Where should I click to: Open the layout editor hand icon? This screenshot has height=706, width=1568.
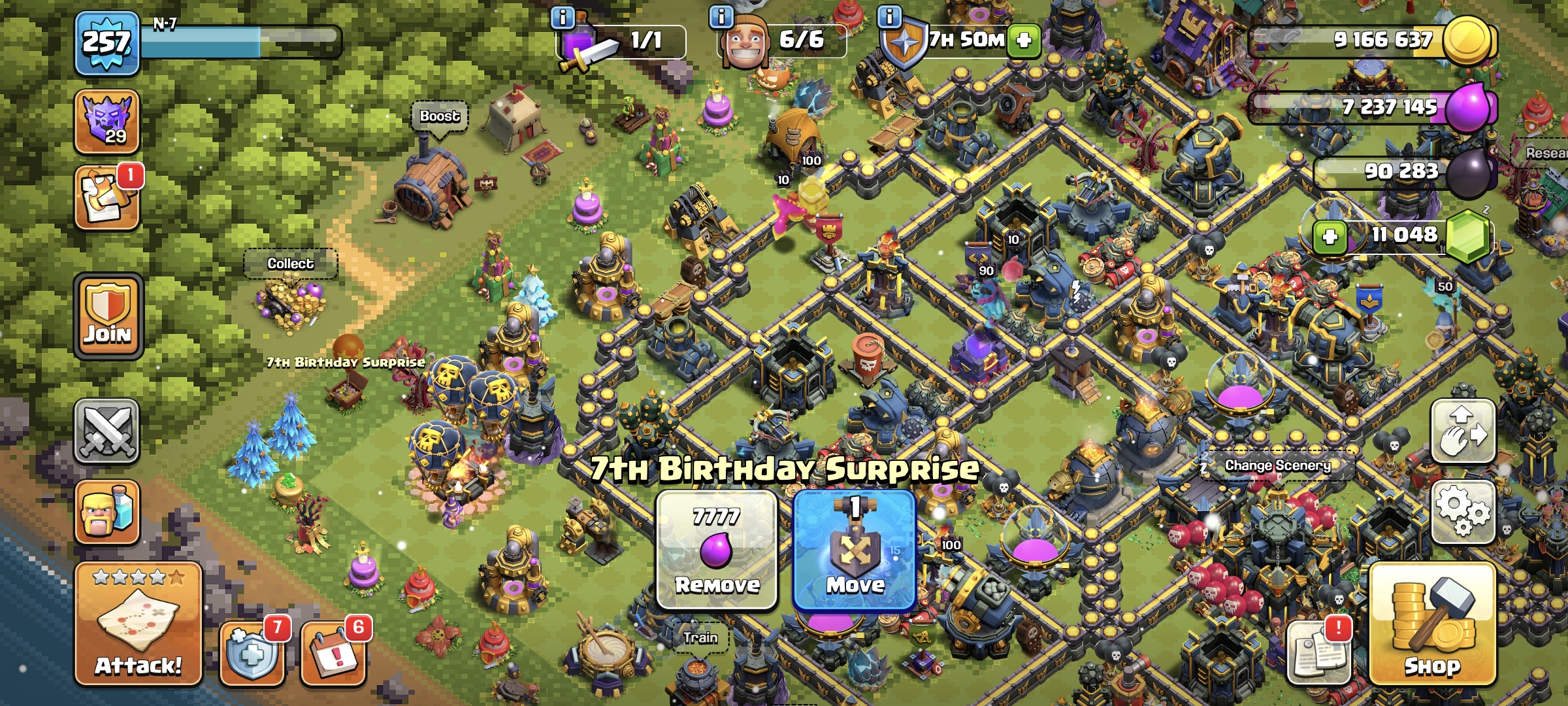[x=1463, y=431]
